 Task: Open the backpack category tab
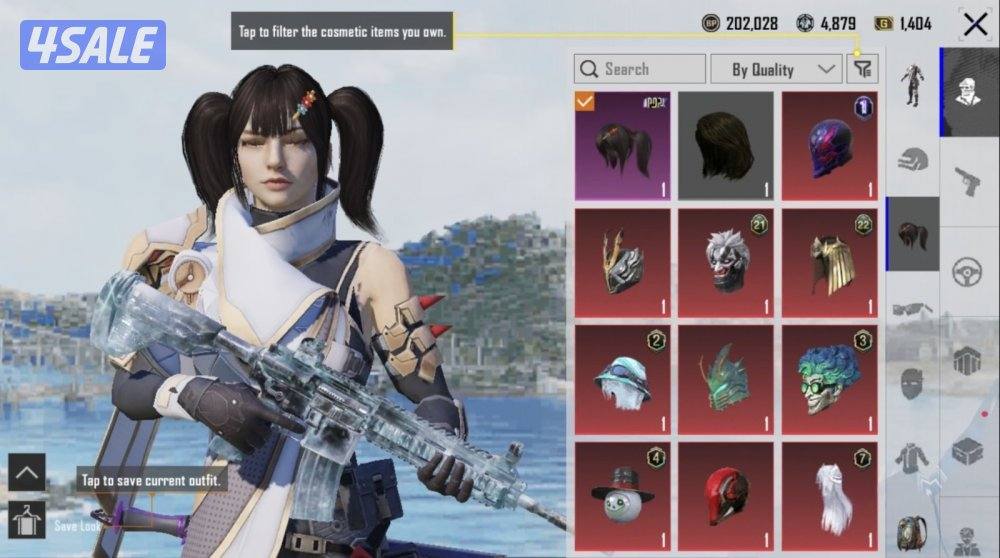tap(912, 532)
